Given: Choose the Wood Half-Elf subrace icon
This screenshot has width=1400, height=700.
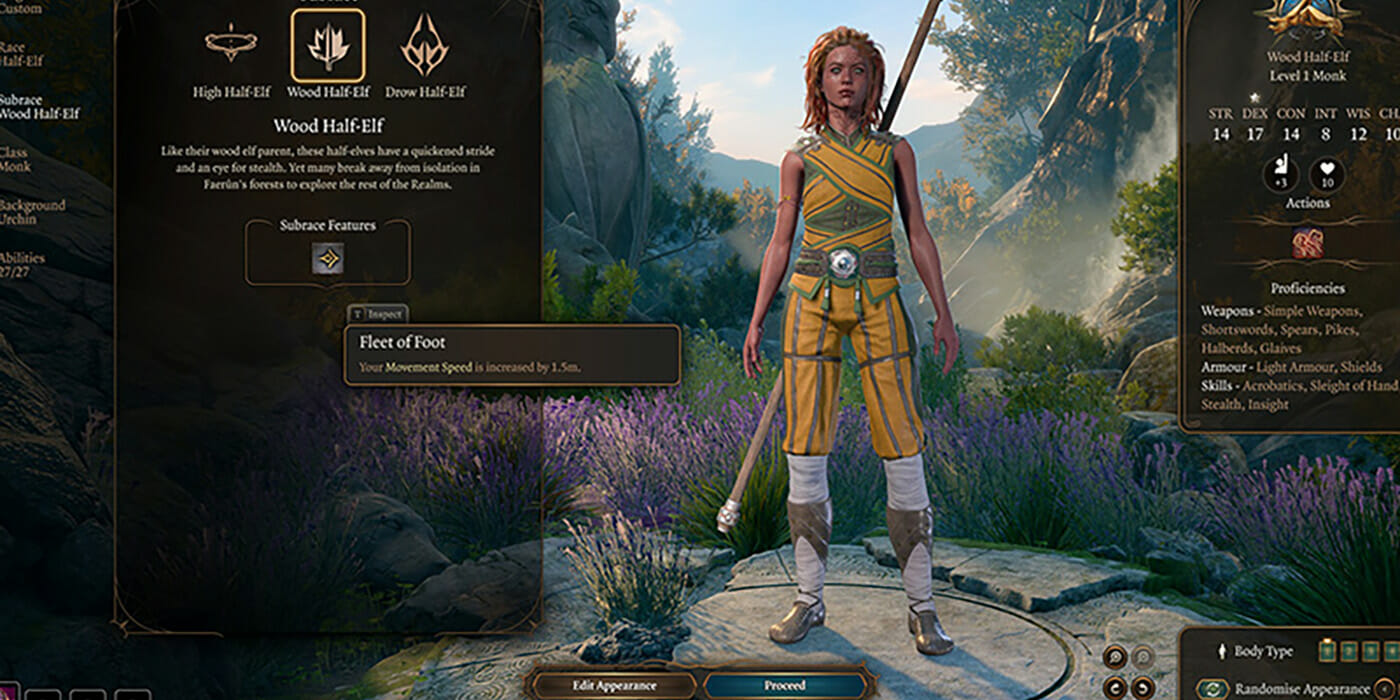Looking at the screenshot, I should (x=327, y=45).
